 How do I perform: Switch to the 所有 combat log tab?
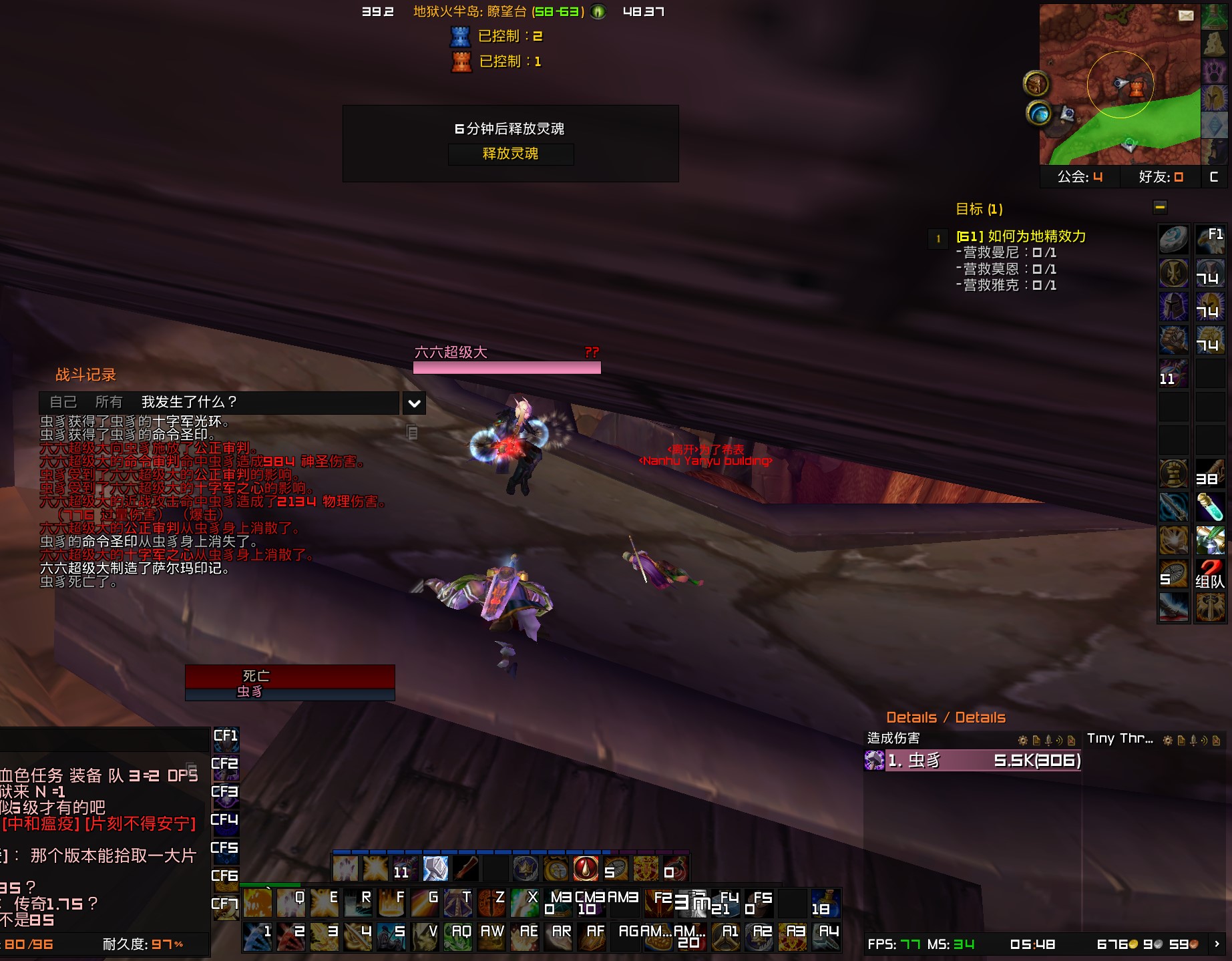[x=109, y=402]
